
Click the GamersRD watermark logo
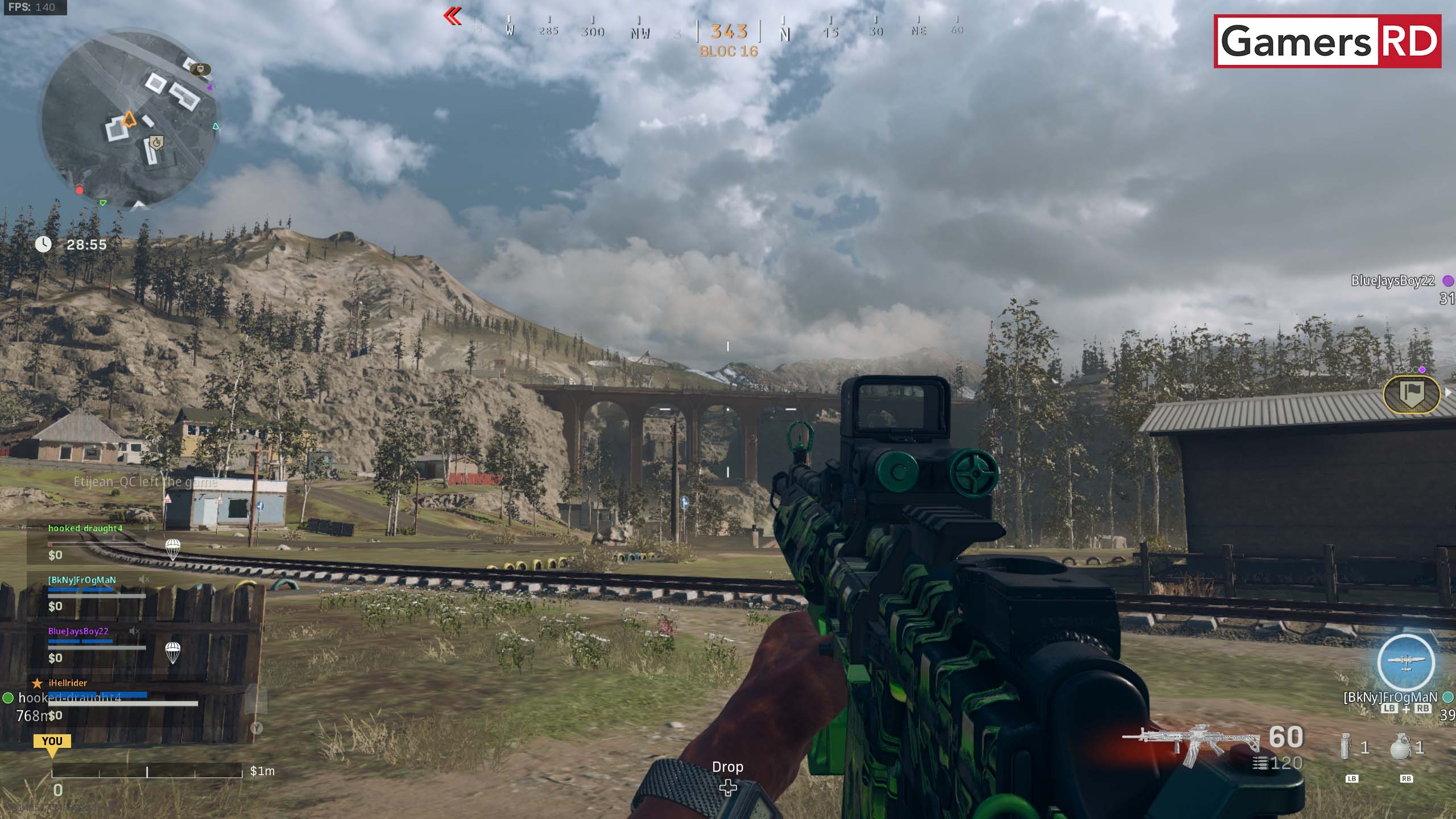tap(1327, 42)
